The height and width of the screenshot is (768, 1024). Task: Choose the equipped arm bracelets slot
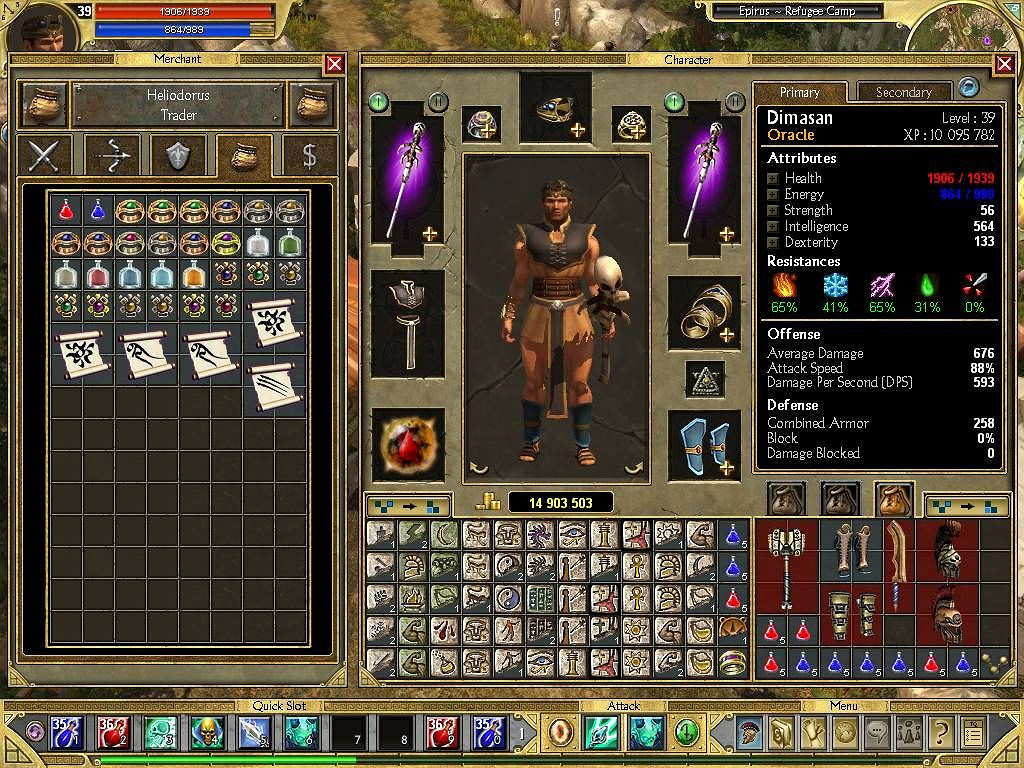coord(705,314)
